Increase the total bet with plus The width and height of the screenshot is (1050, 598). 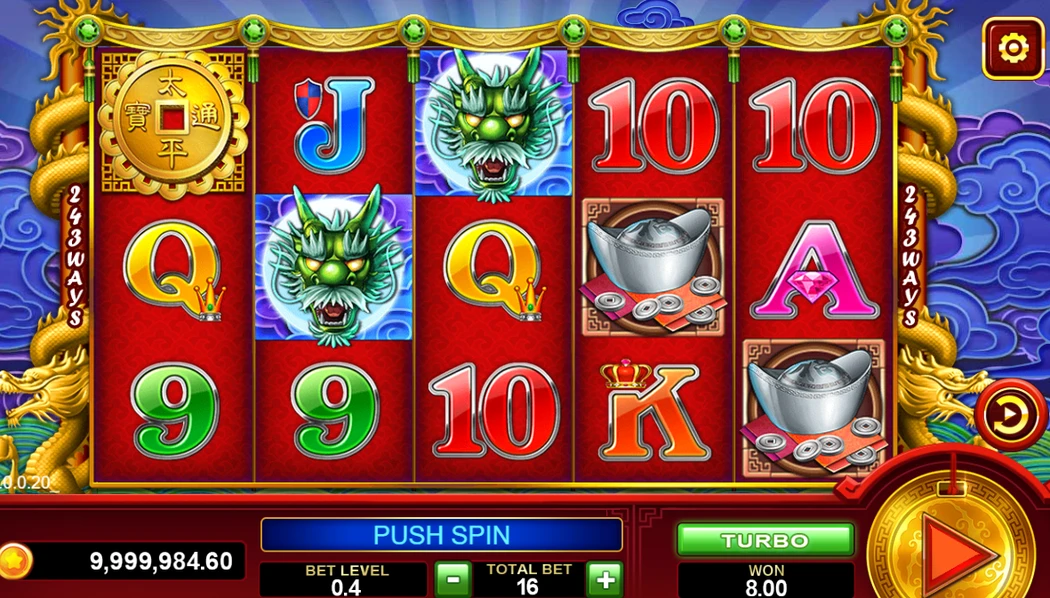click(x=604, y=579)
